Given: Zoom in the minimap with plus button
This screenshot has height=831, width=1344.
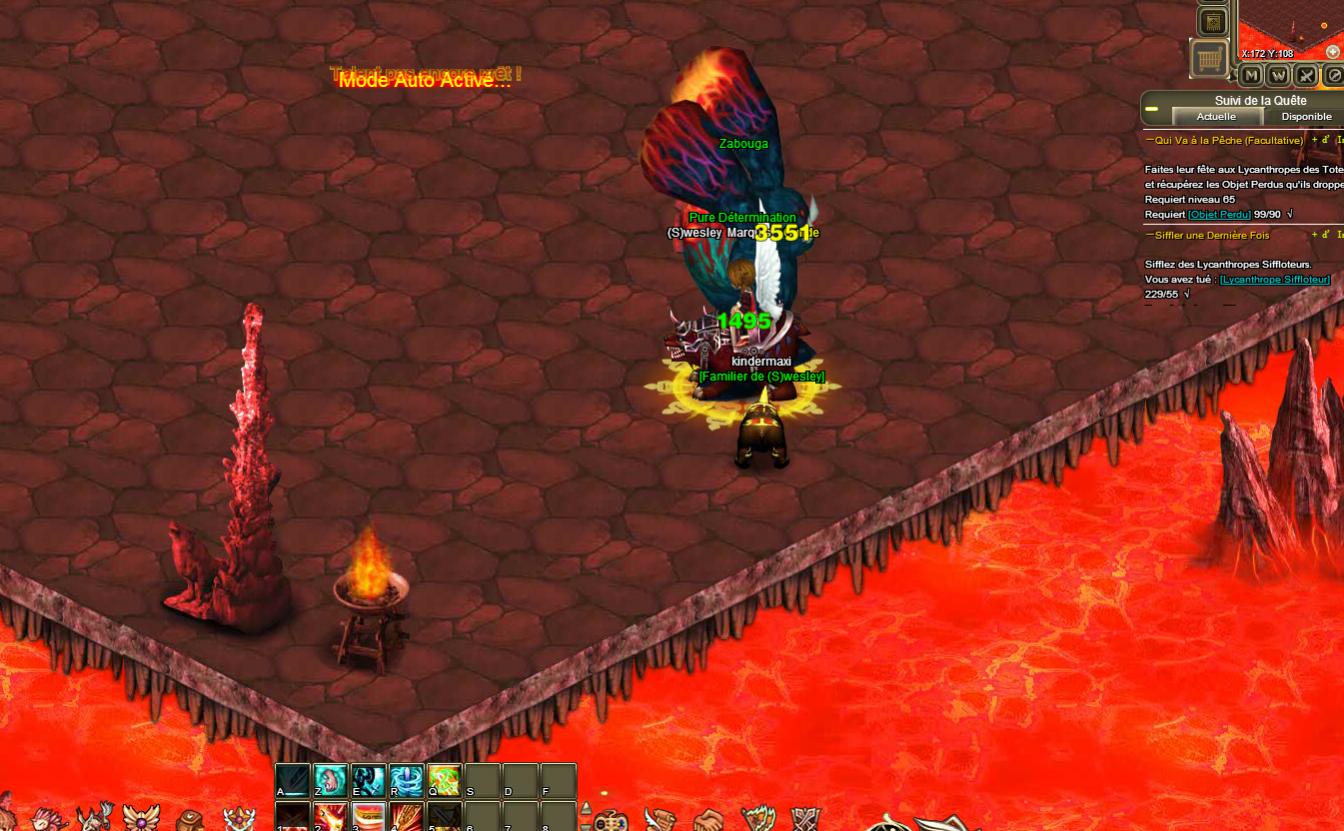Looking at the screenshot, I should (1332, 52).
